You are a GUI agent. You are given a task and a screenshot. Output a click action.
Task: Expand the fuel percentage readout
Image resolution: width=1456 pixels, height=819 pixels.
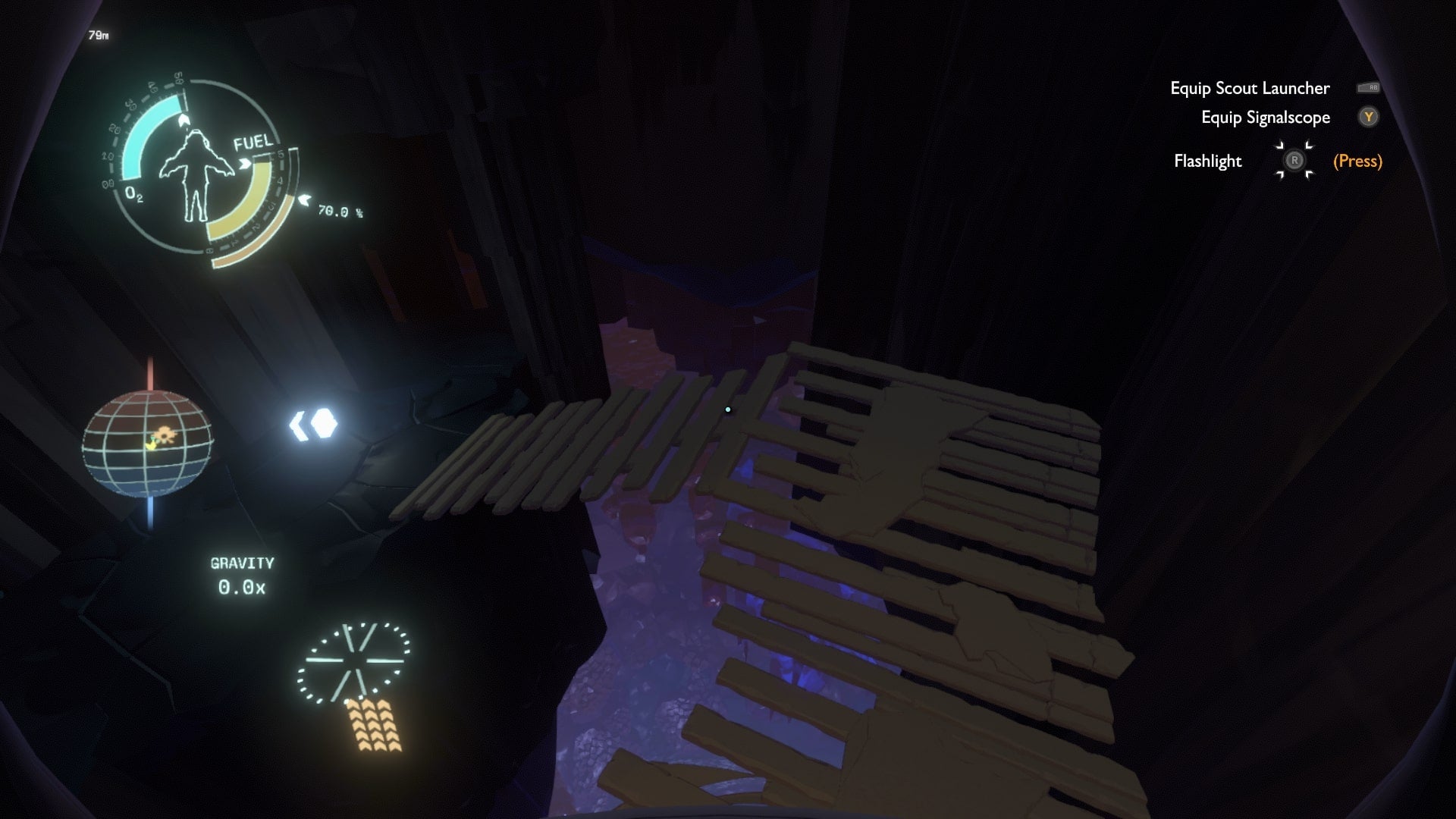(338, 214)
